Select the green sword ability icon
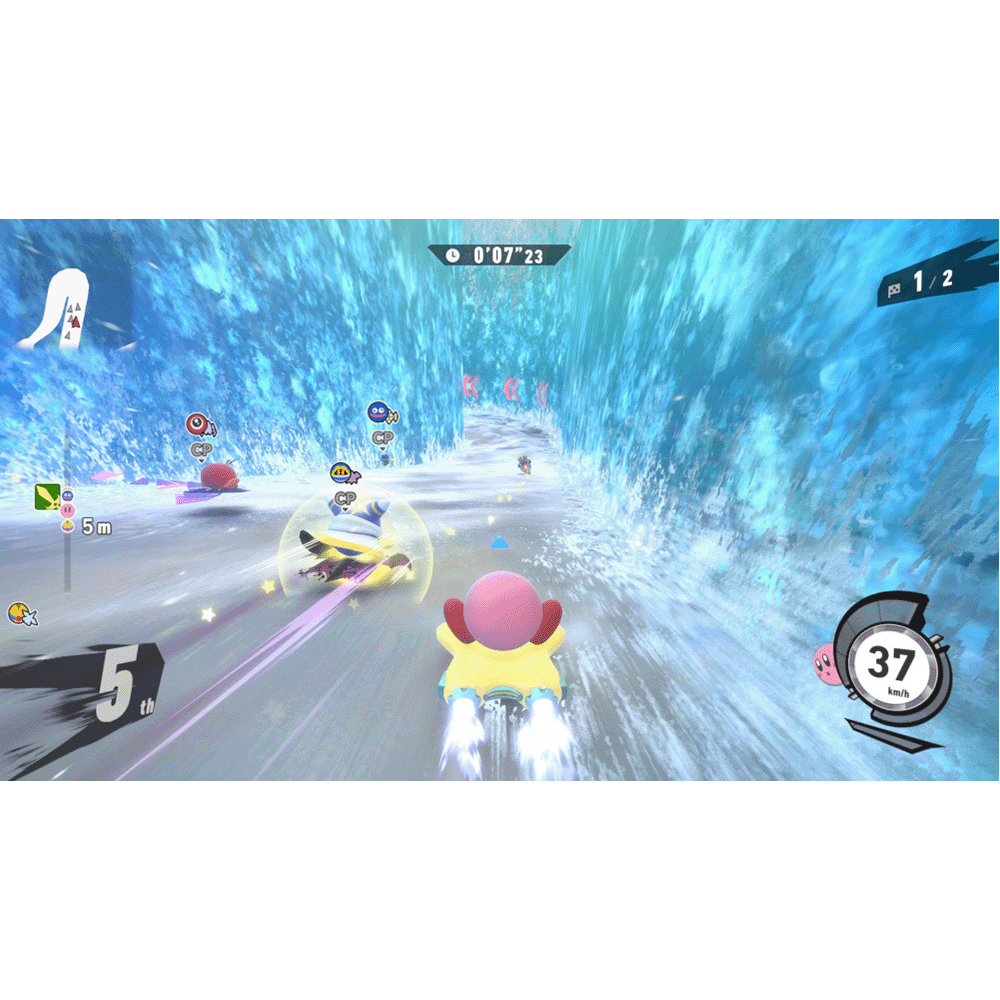 click(46, 495)
